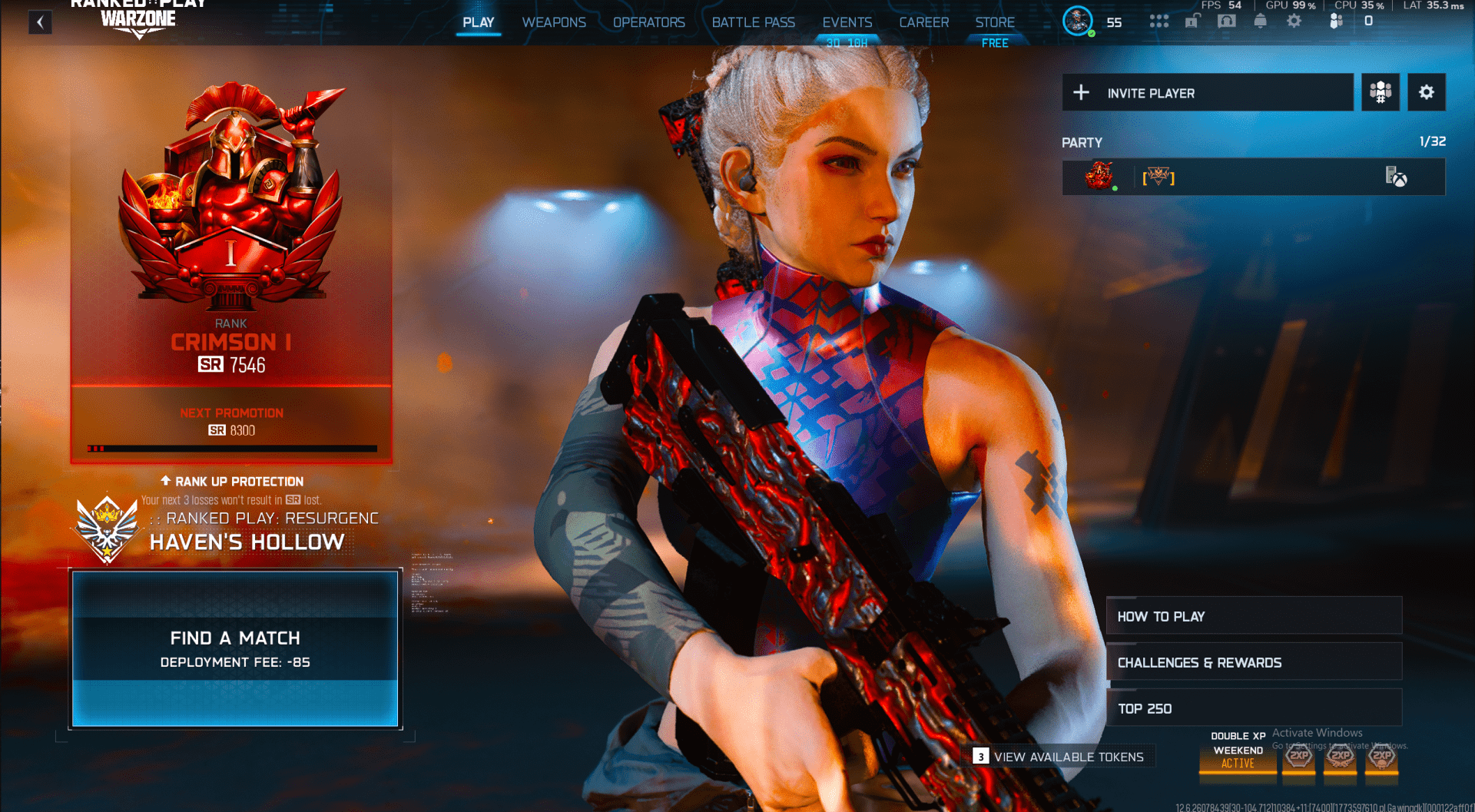Invite a player to the party
Image resolution: width=1475 pixels, height=812 pixels.
[x=1208, y=93]
